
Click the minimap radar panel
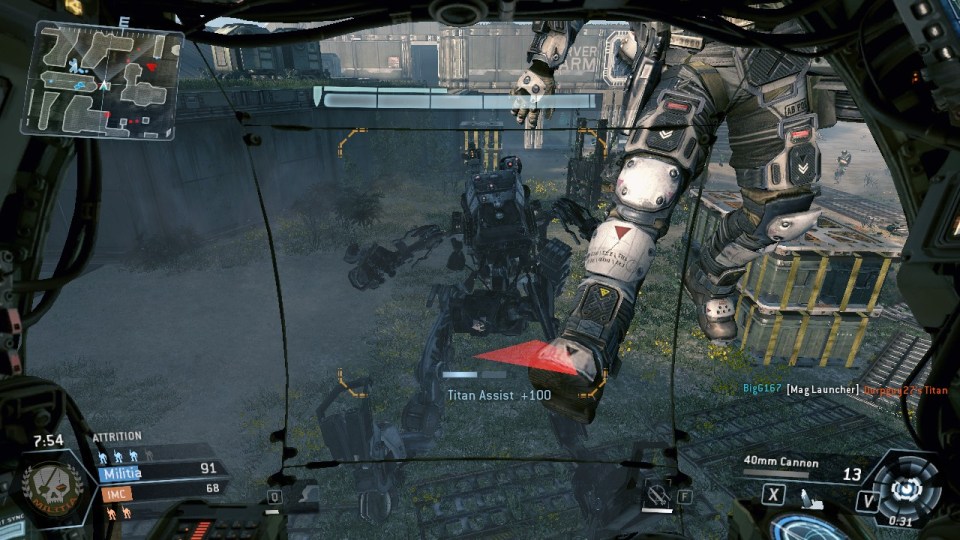click(x=103, y=80)
